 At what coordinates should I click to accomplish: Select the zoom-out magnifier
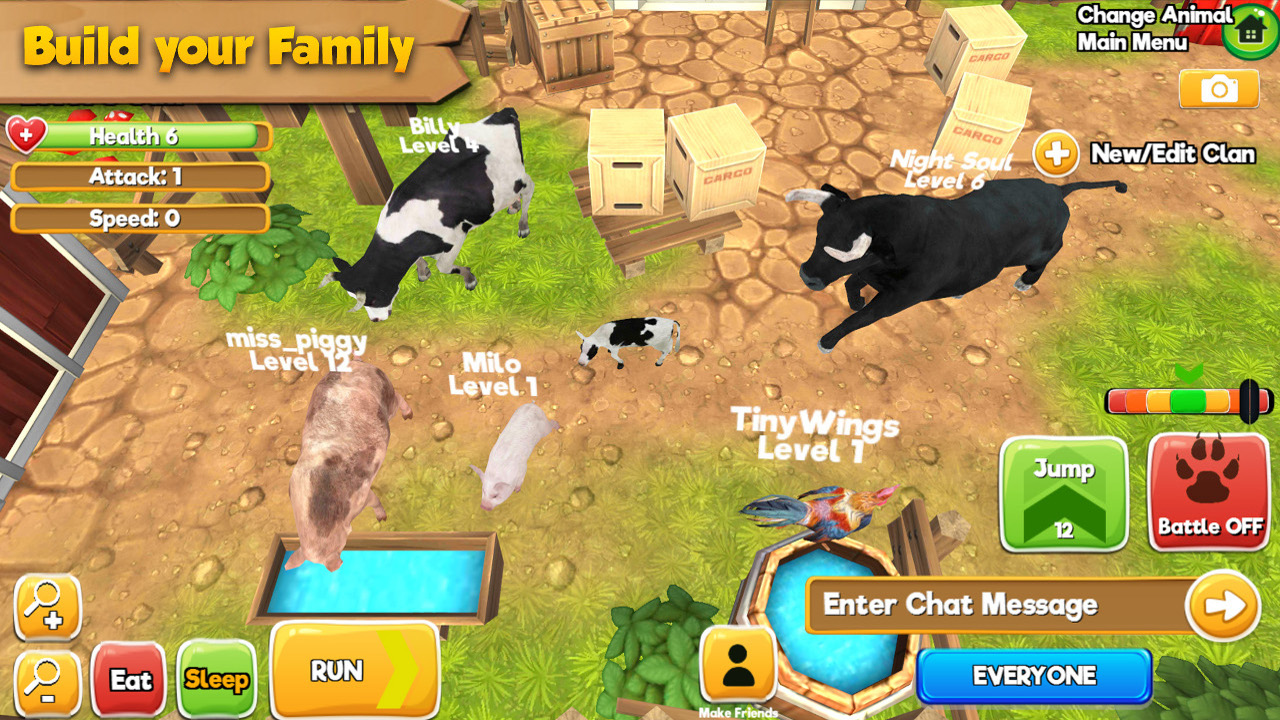pyautogui.click(x=47, y=680)
